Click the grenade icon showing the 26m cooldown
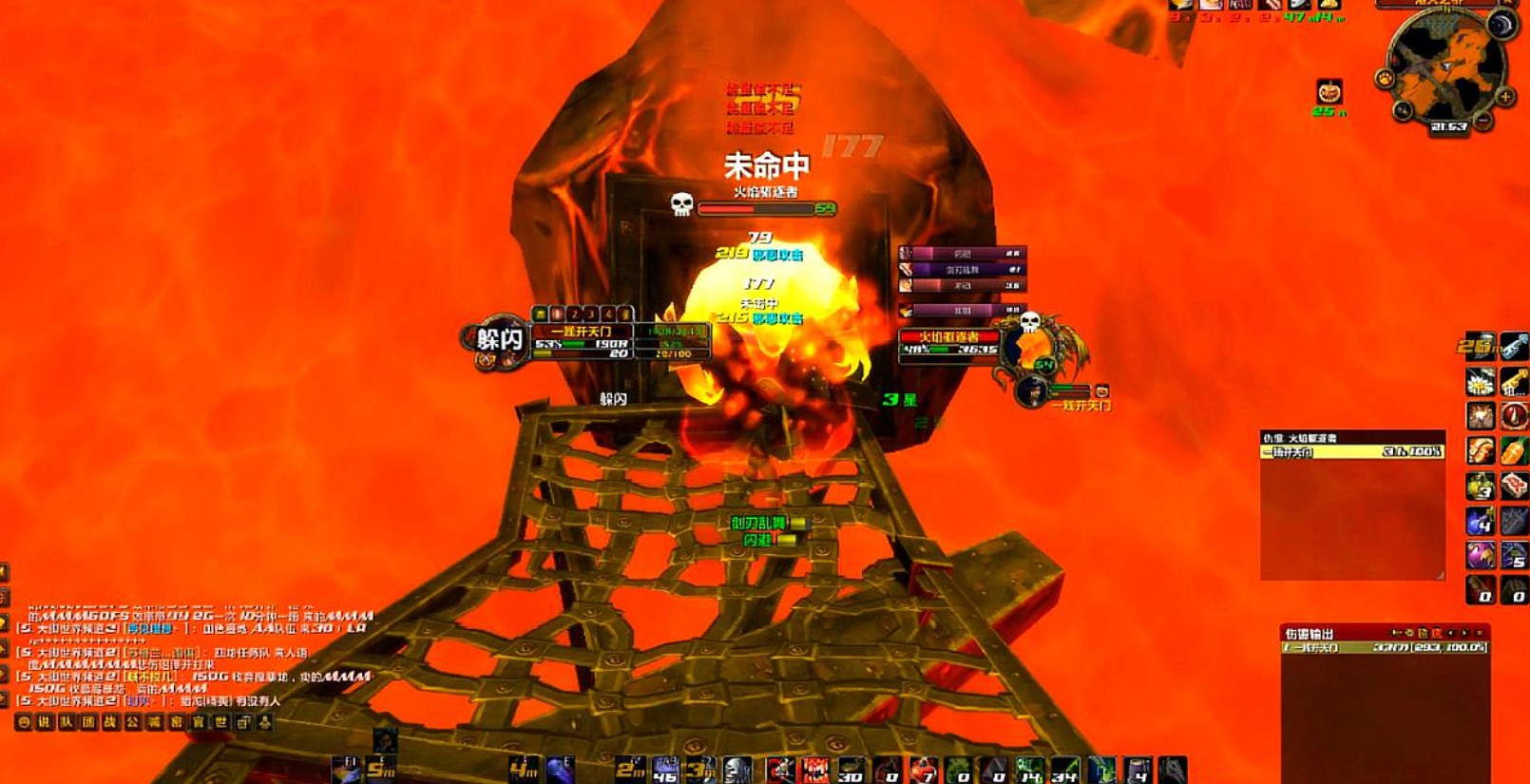 (x=1481, y=348)
